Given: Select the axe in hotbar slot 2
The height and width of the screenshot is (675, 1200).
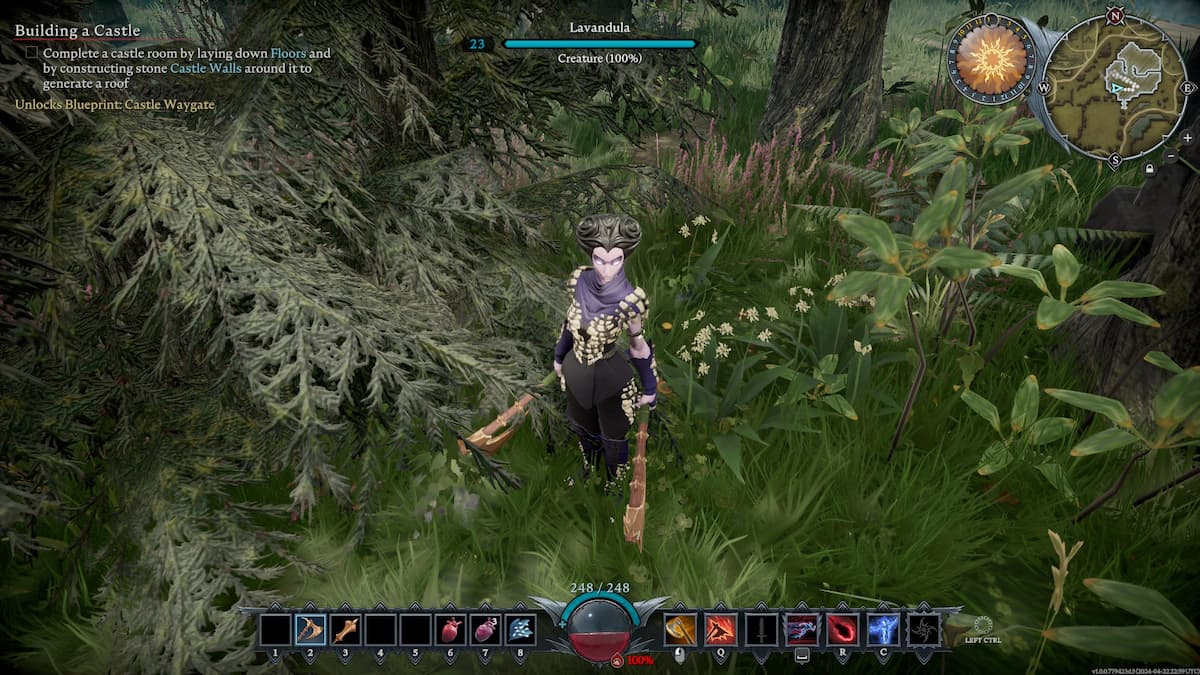Looking at the screenshot, I should [x=310, y=629].
